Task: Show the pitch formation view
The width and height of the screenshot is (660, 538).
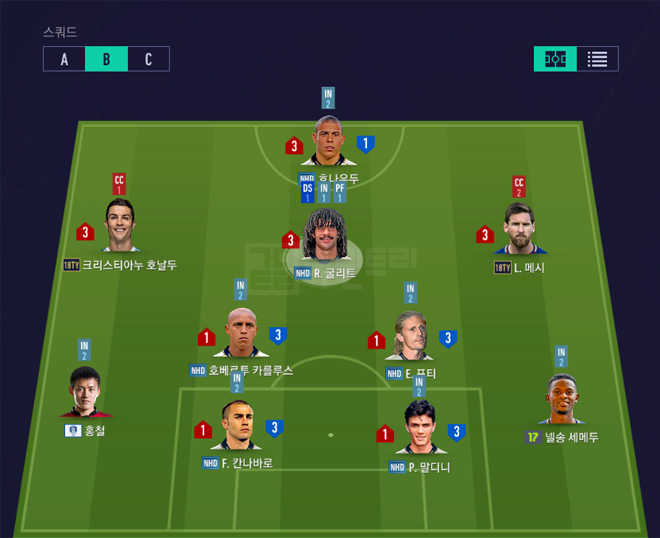Action: (x=554, y=59)
